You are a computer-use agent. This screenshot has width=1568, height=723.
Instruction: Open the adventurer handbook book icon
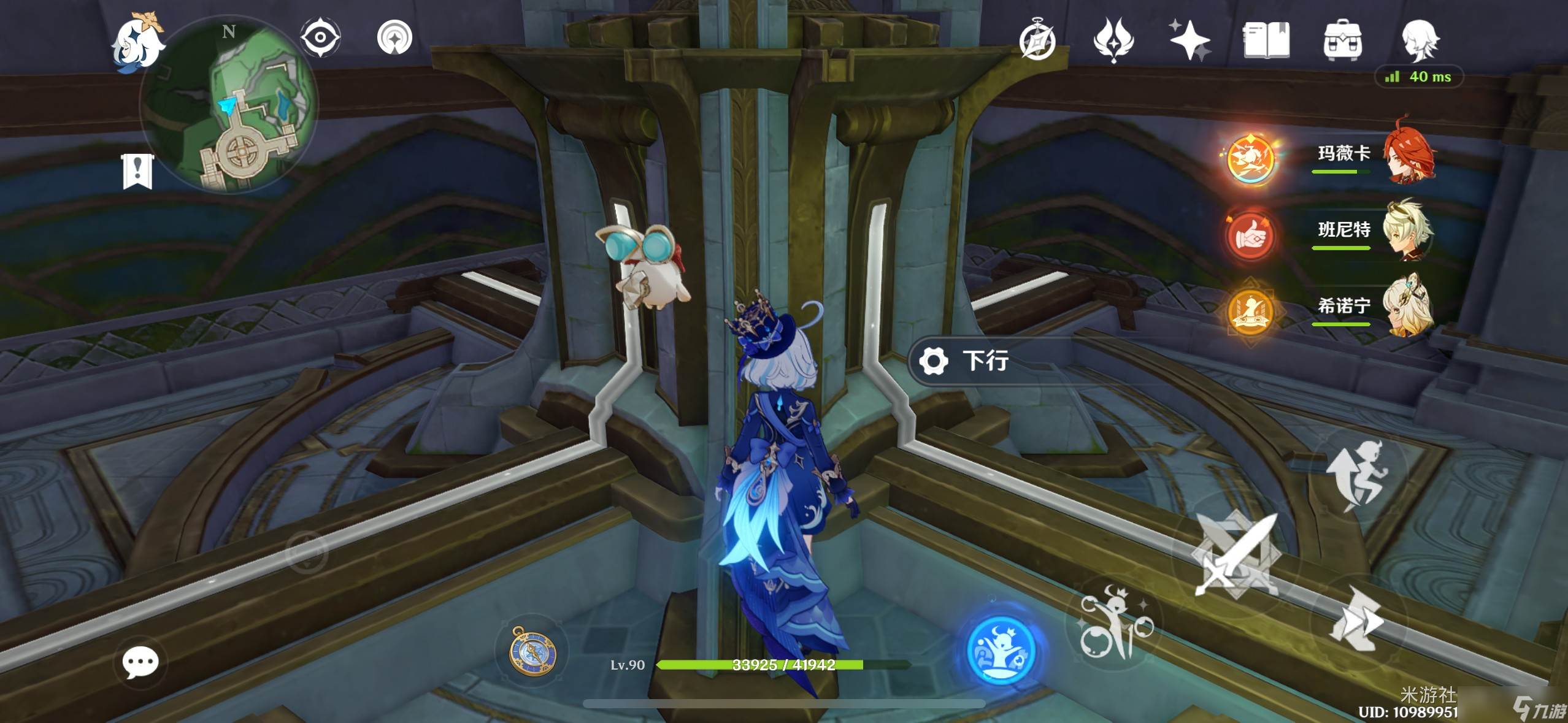[1266, 40]
